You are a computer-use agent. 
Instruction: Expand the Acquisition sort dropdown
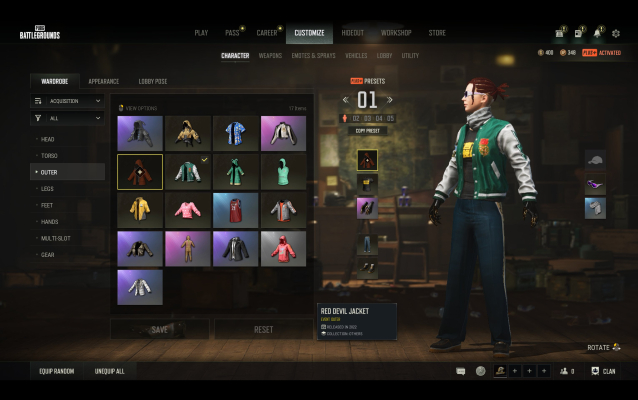pyautogui.click(x=68, y=100)
